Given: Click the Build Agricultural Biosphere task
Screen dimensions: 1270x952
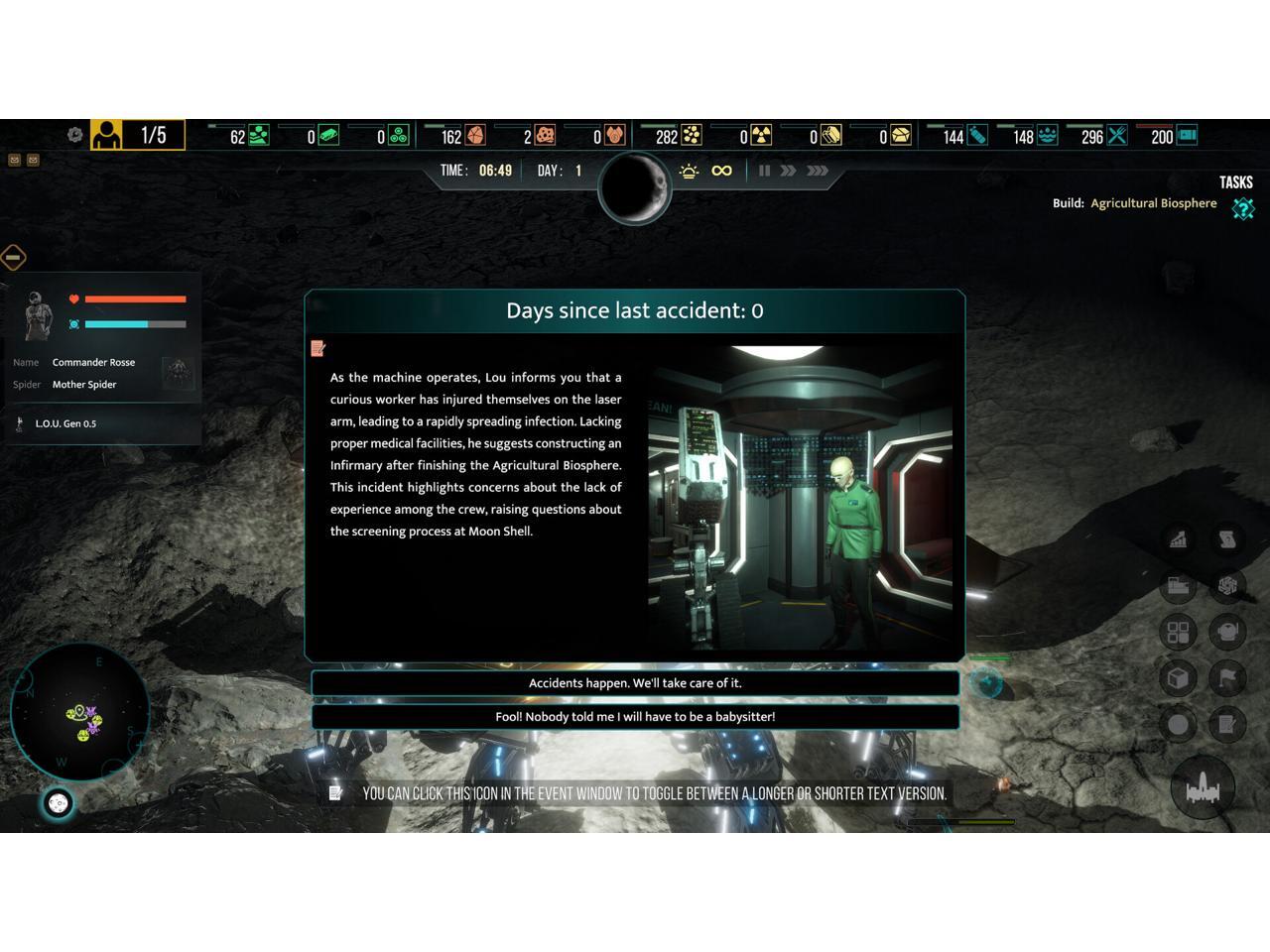Looking at the screenshot, I should (1153, 203).
